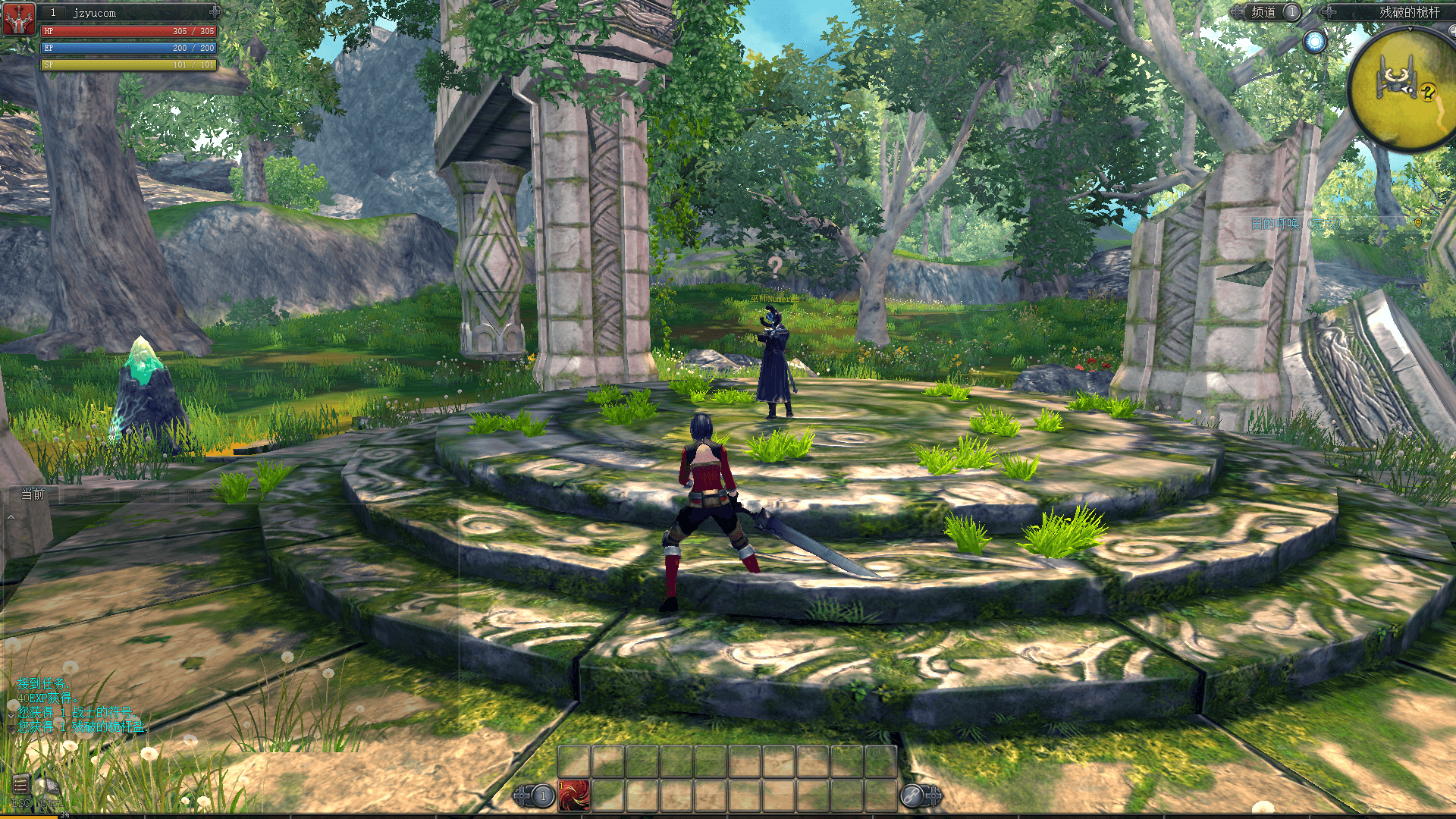Click the chat scroll-up arrow

coord(11,517)
